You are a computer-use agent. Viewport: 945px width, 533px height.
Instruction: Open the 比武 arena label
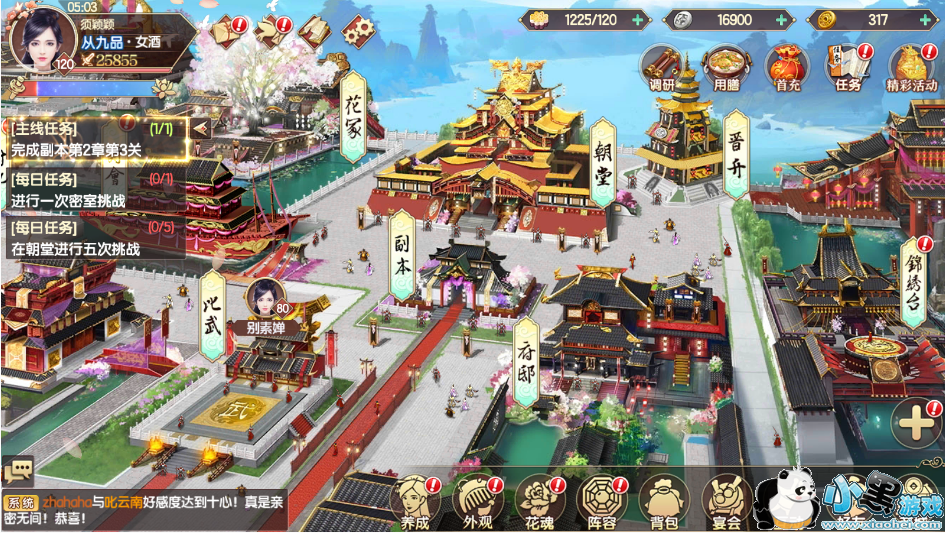(x=212, y=314)
